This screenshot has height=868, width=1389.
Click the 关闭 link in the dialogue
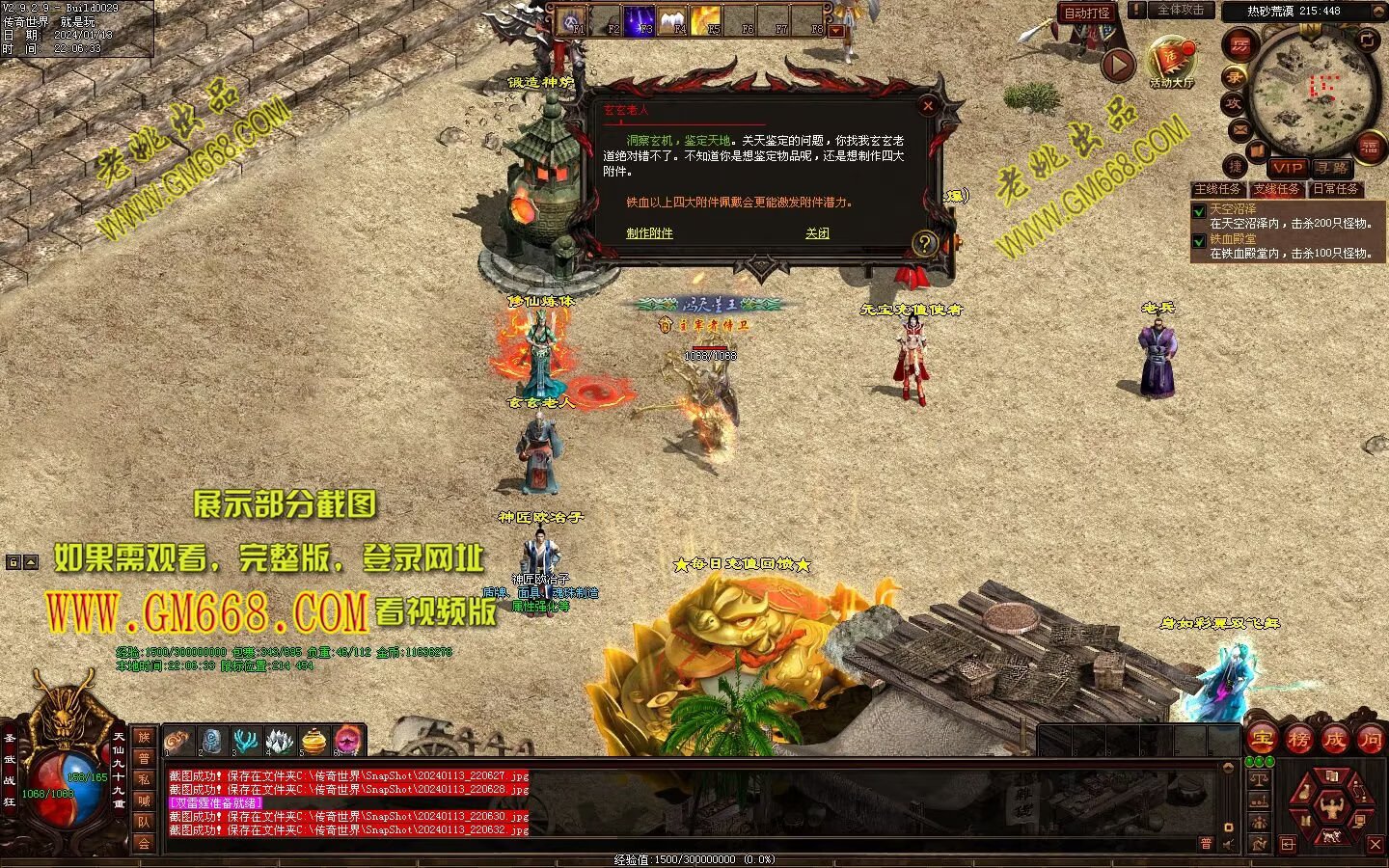click(x=817, y=233)
